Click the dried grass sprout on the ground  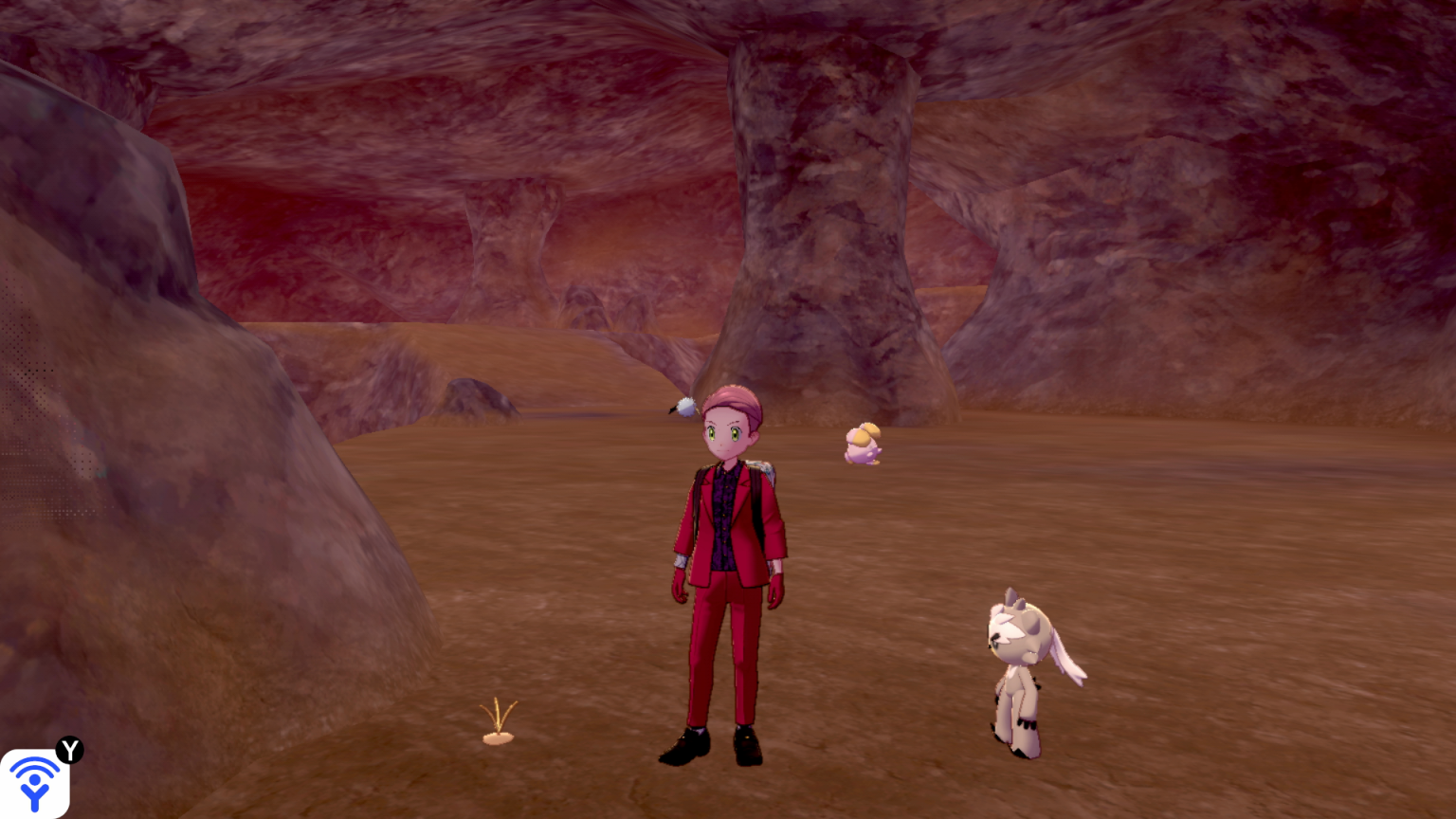pyautogui.click(x=500, y=726)
